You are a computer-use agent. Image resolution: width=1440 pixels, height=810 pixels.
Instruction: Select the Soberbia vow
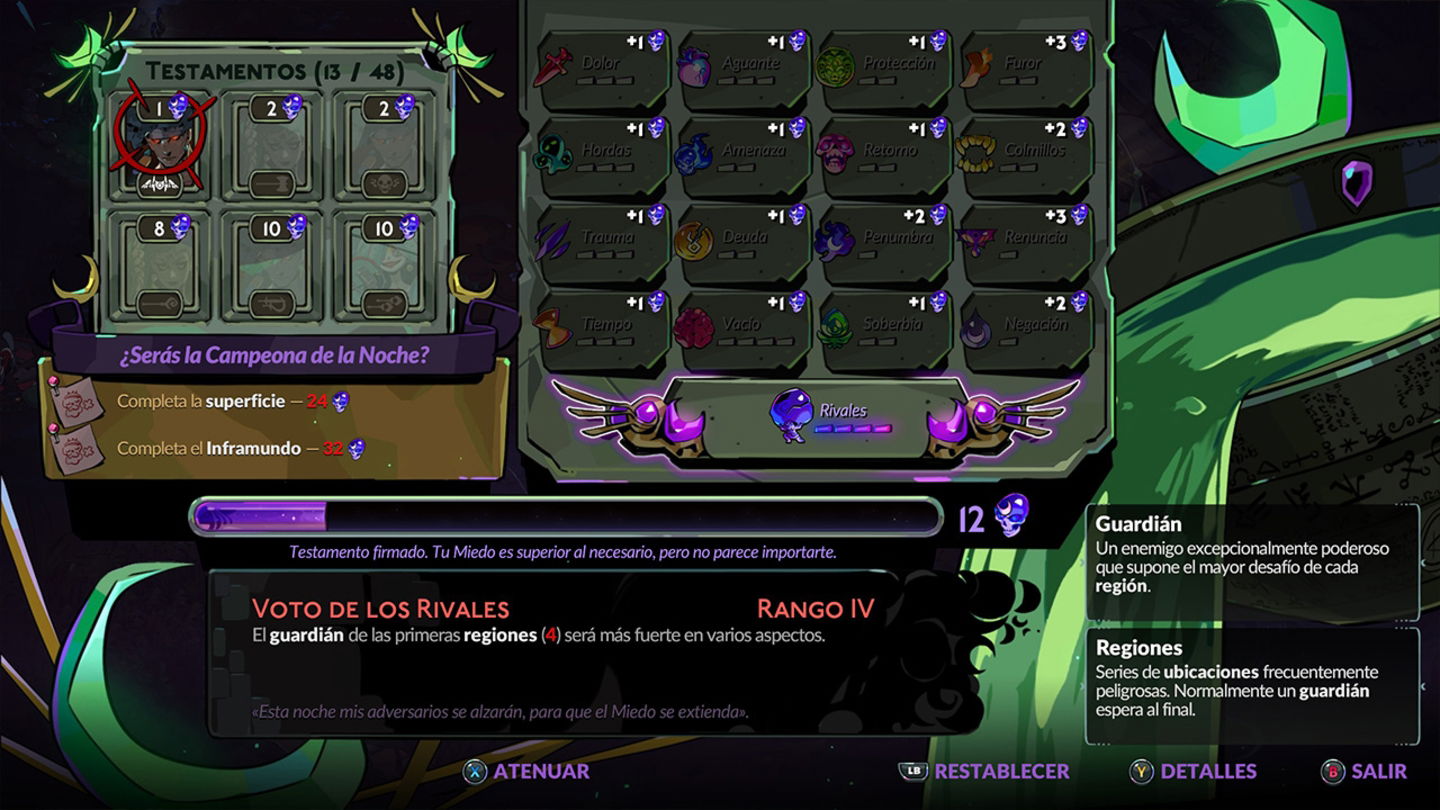884,330
